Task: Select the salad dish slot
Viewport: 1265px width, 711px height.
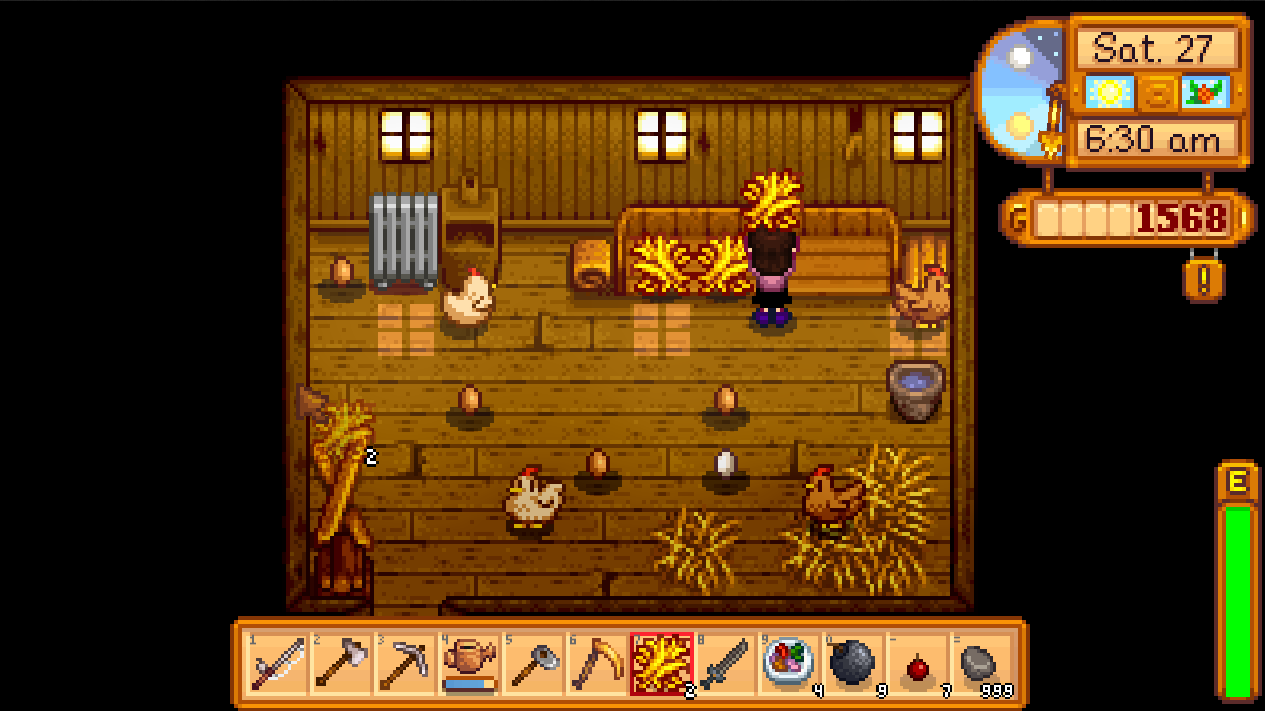Action: click(x=789, y=664)
